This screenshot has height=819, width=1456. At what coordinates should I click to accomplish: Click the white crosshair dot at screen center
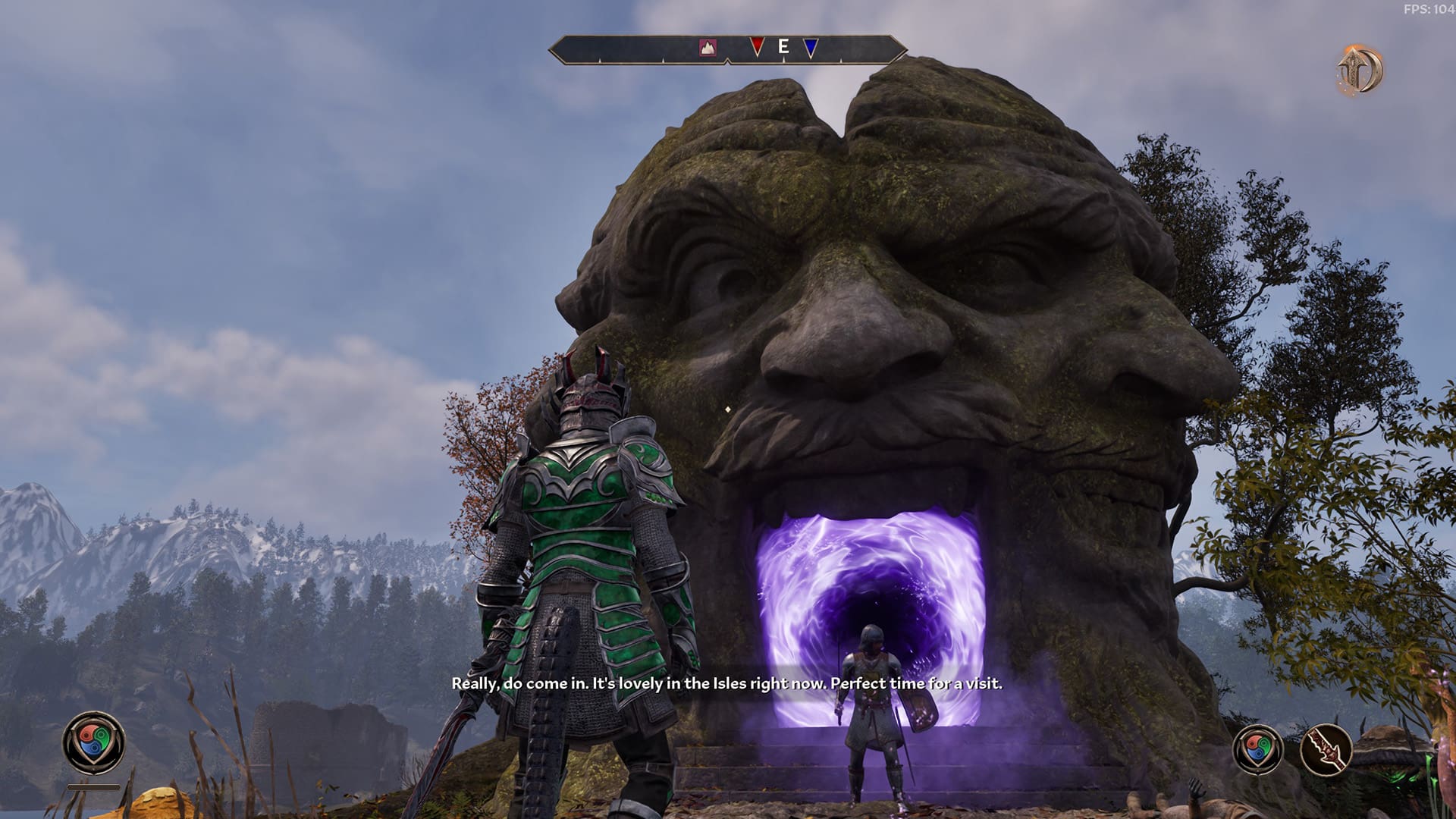(726, 409)
